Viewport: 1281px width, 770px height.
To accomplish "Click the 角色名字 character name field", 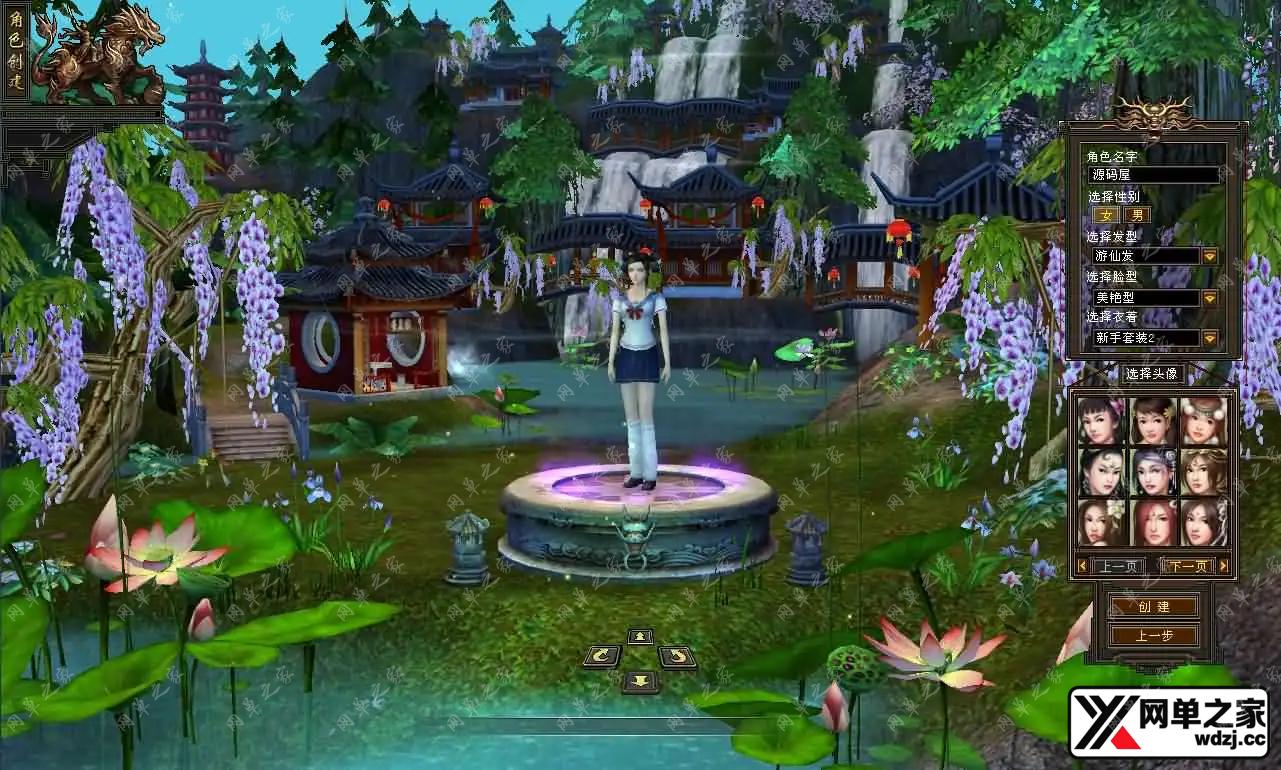I will pos(1152,175).
